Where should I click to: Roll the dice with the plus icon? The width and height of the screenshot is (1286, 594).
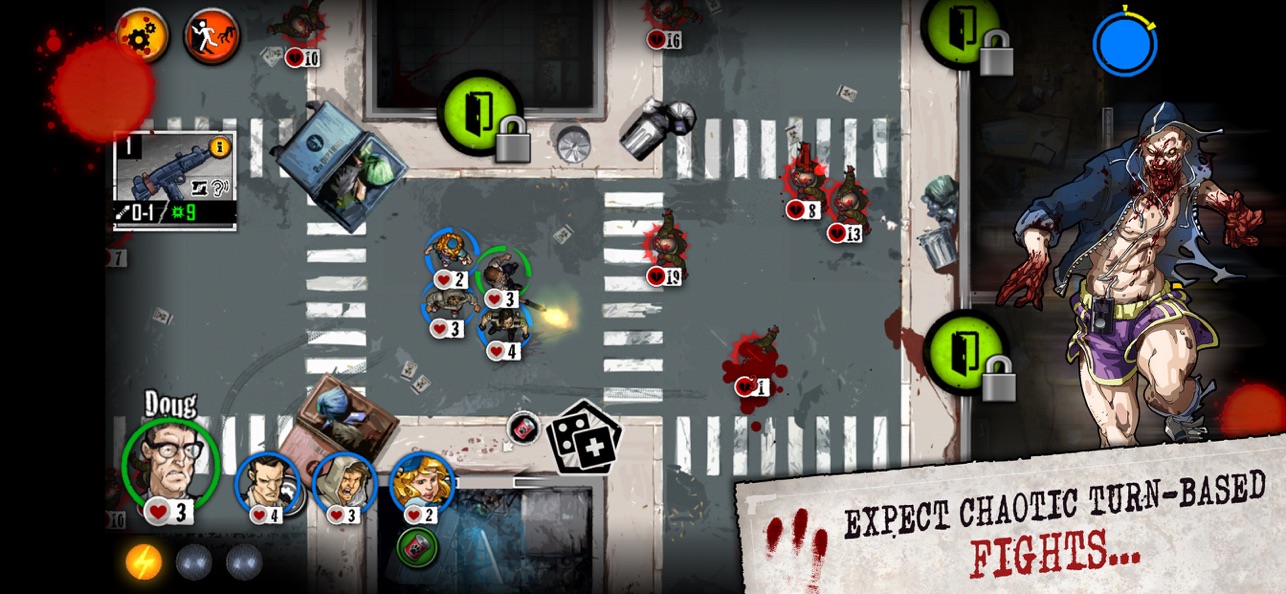coord(585,438)
